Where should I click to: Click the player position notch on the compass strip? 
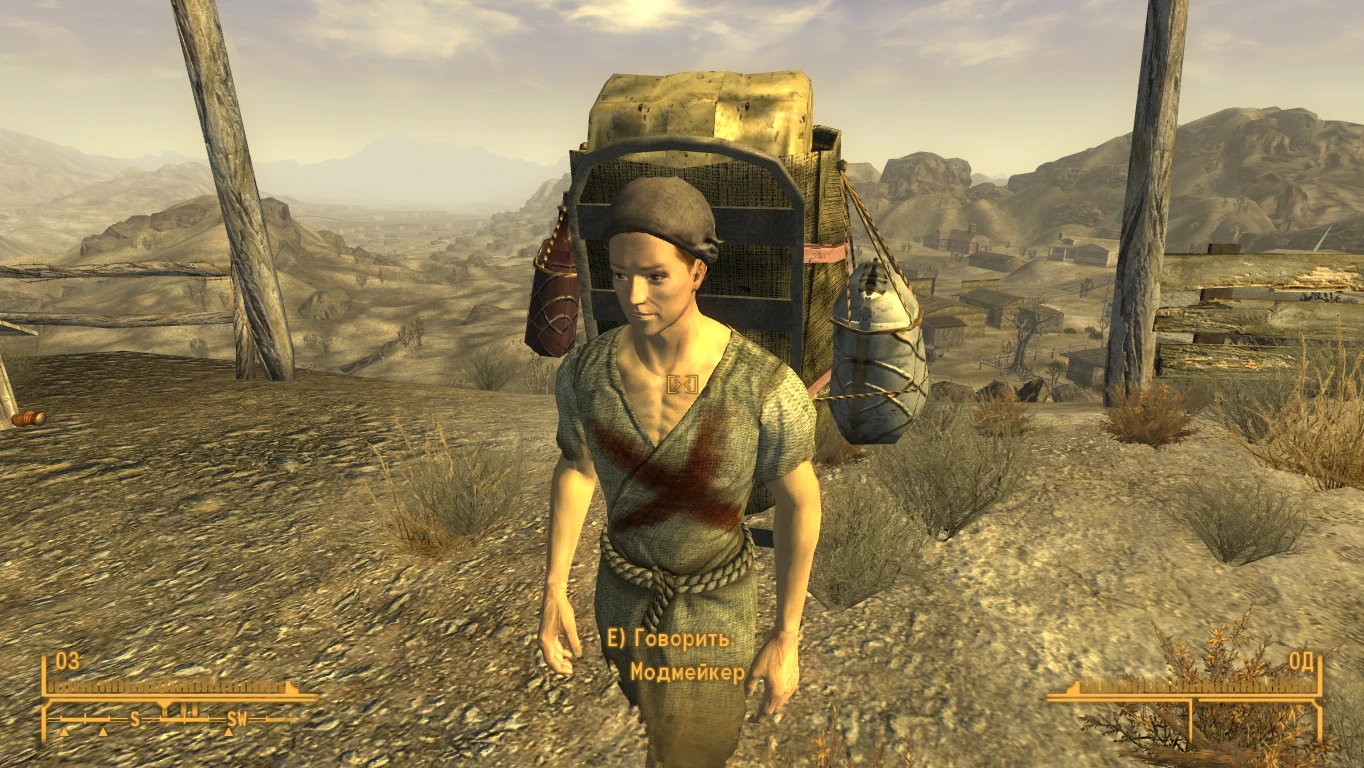tap(164, 705)
